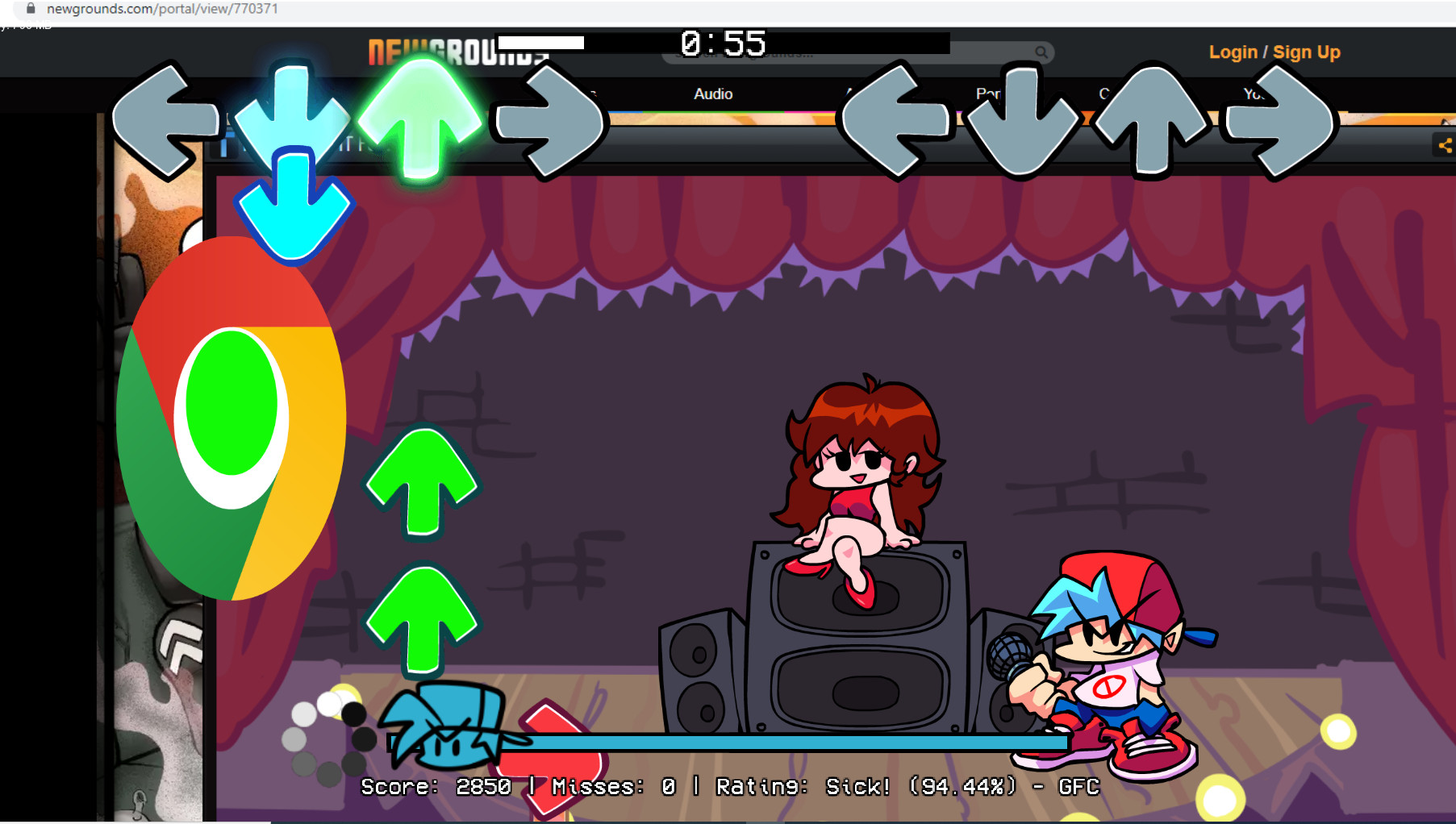1456x824 pixels.
Task: Click the search magnifier icon
Action: pyautogui.click(x=1041, y=52)
